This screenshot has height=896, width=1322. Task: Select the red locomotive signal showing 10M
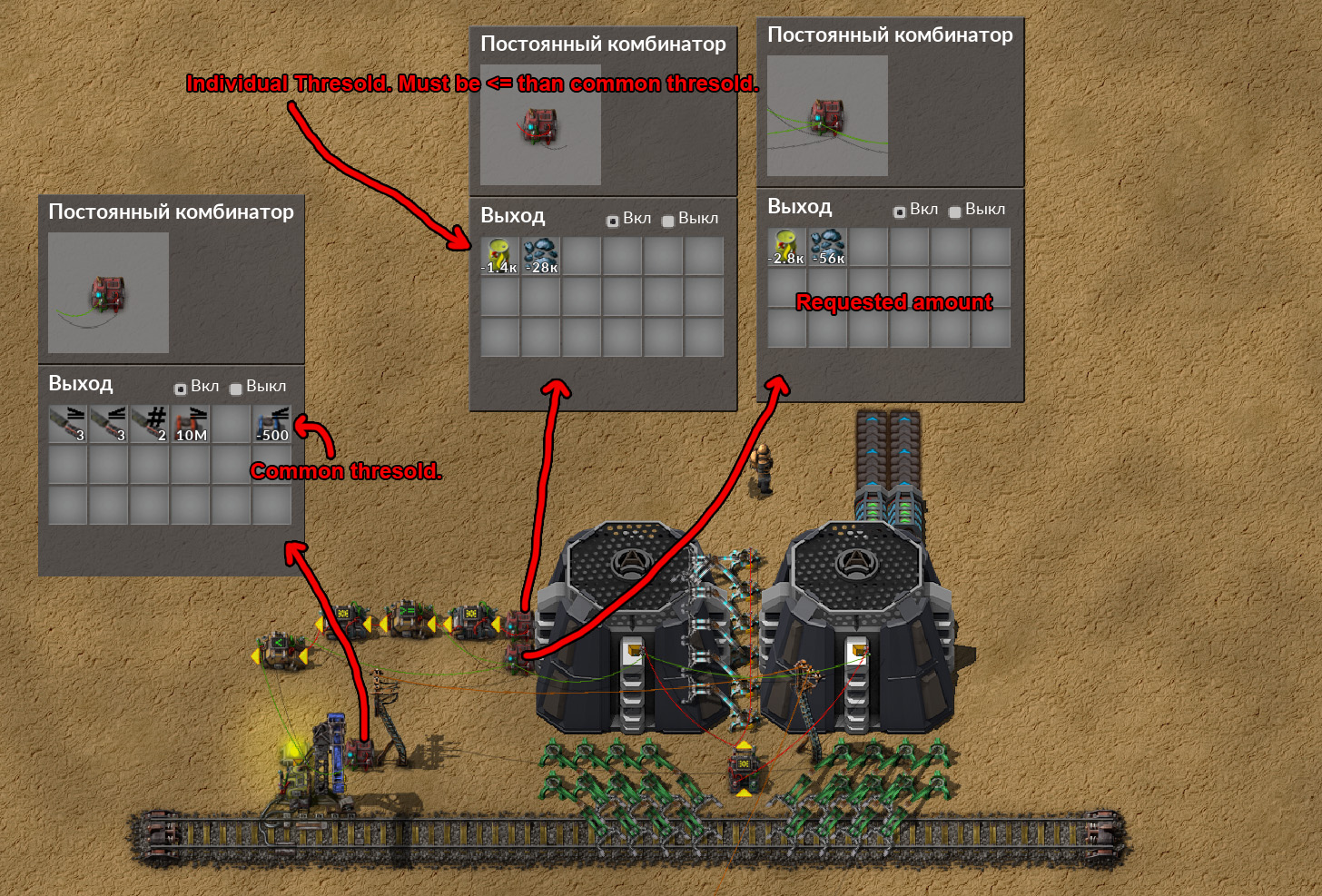191,424
